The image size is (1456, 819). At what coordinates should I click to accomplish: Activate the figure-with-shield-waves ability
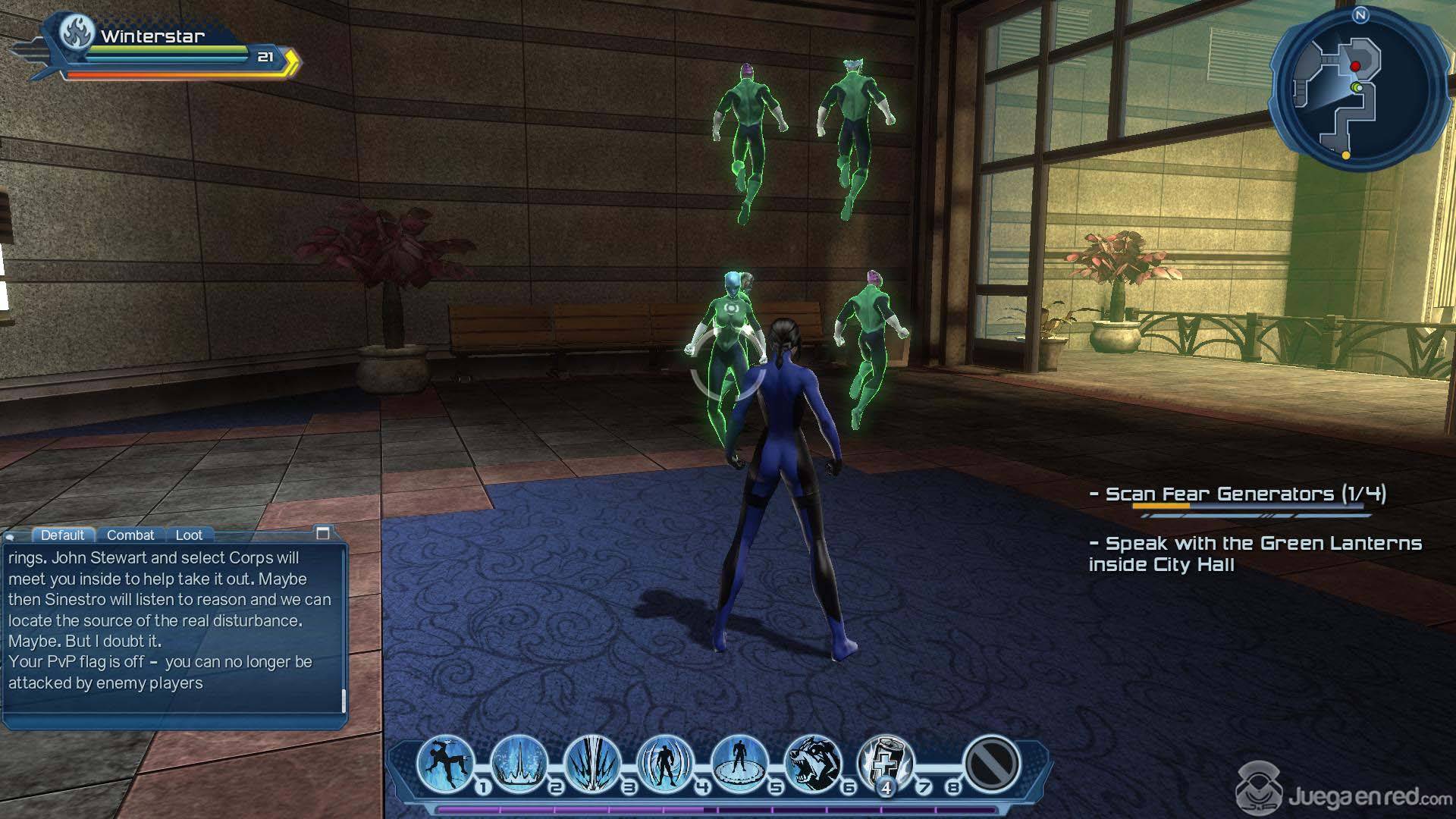point(666,763)
